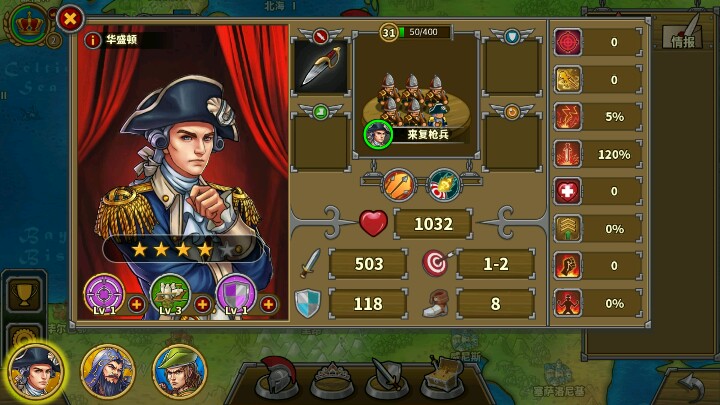The height and width of the screenshot is (405, 720).
Task: Upgrade the green ship skill
Action: [202, 303]
